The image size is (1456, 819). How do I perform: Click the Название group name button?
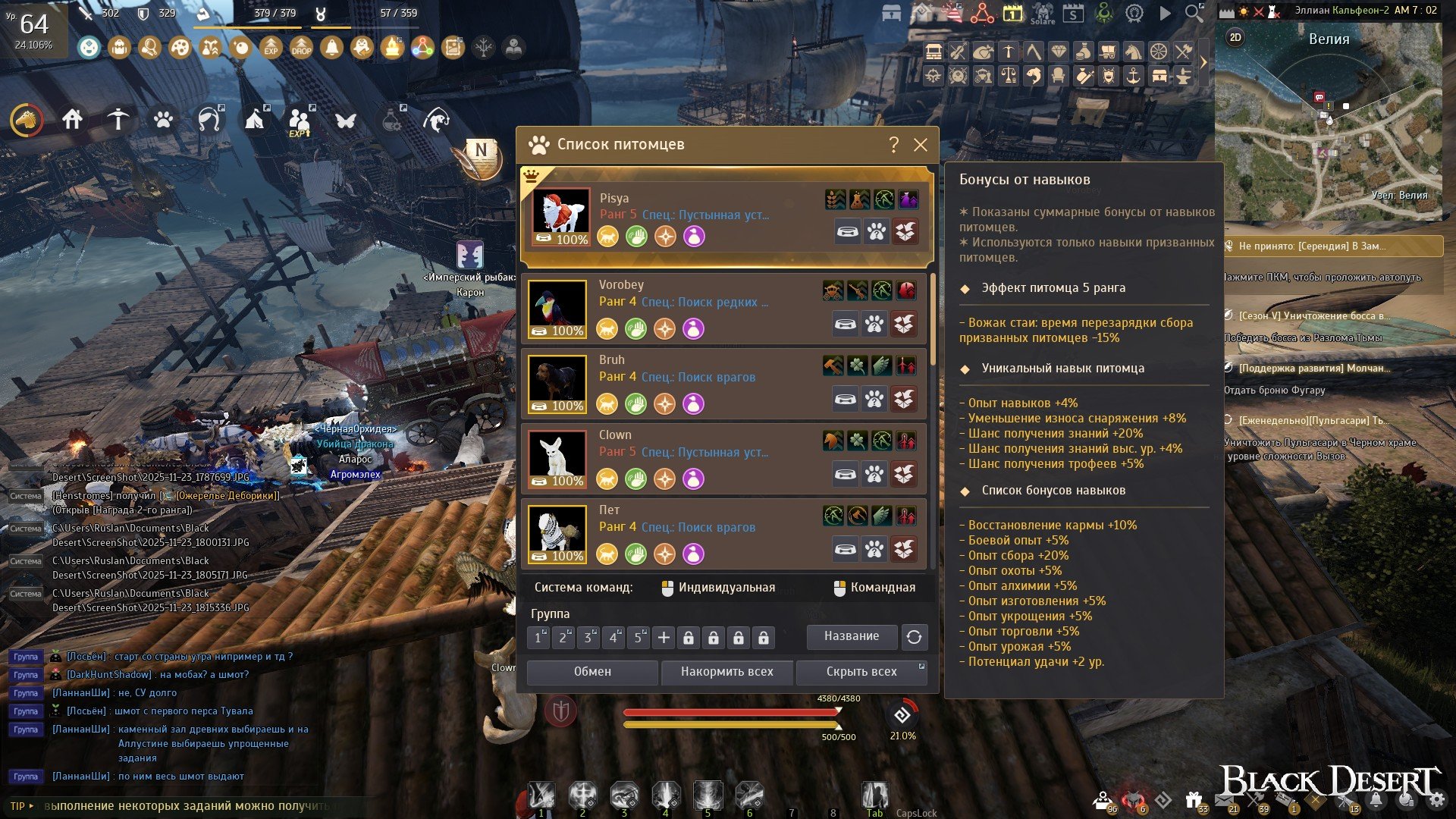(852, 637)
